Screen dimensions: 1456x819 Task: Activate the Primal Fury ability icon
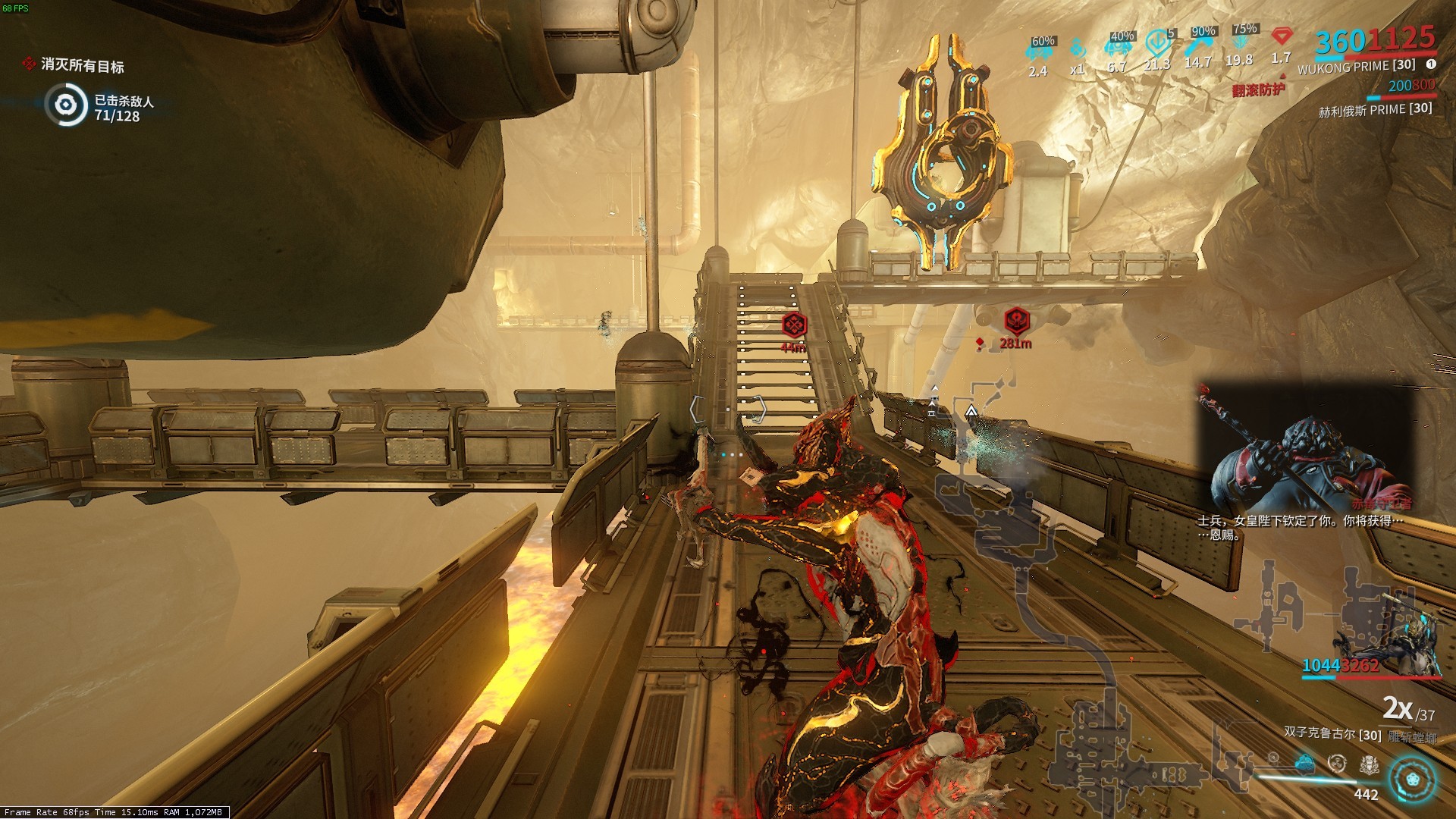(x=1369, y=764)
